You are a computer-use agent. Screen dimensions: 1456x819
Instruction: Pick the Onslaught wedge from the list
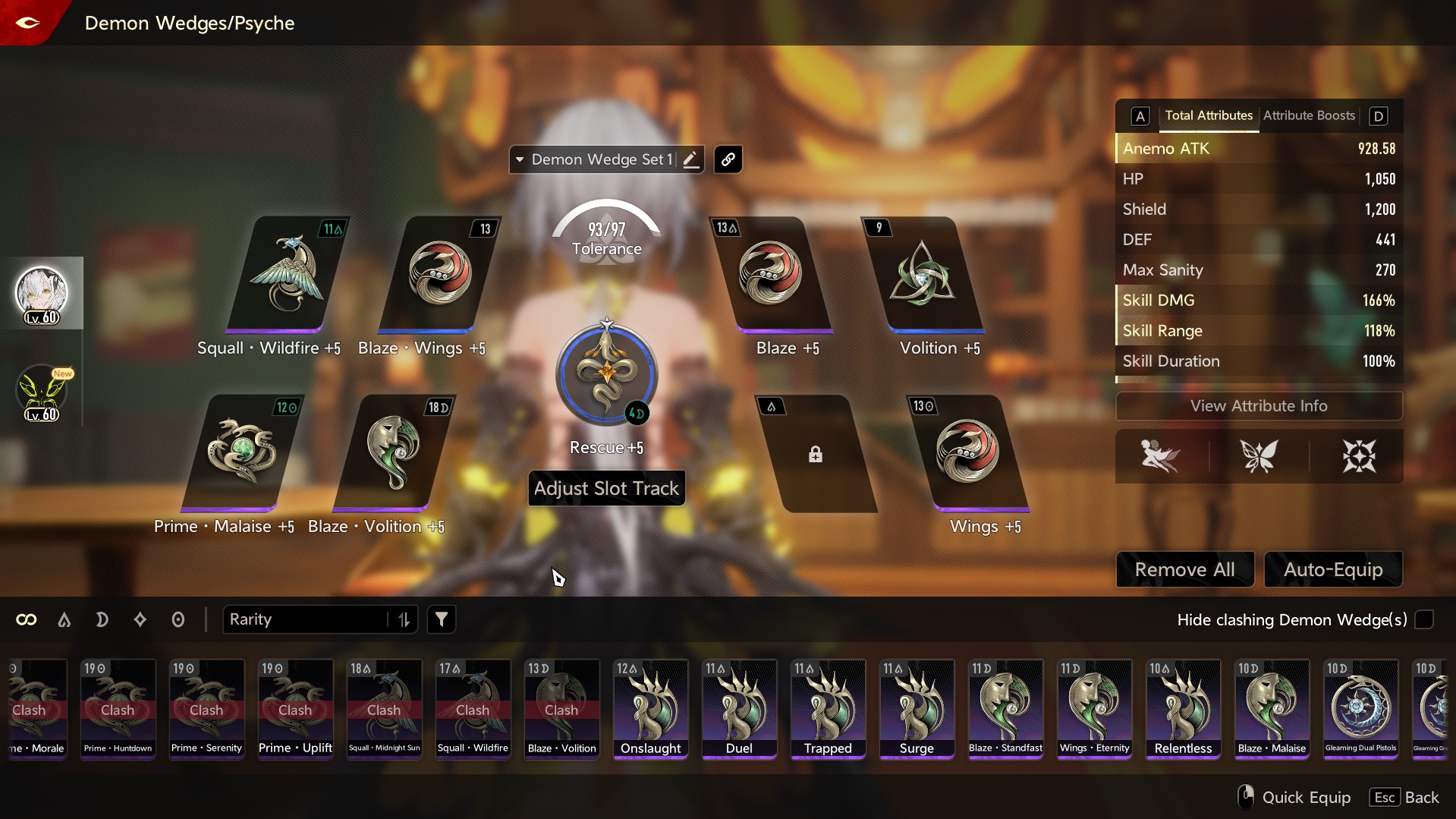(x=651, y=709)
